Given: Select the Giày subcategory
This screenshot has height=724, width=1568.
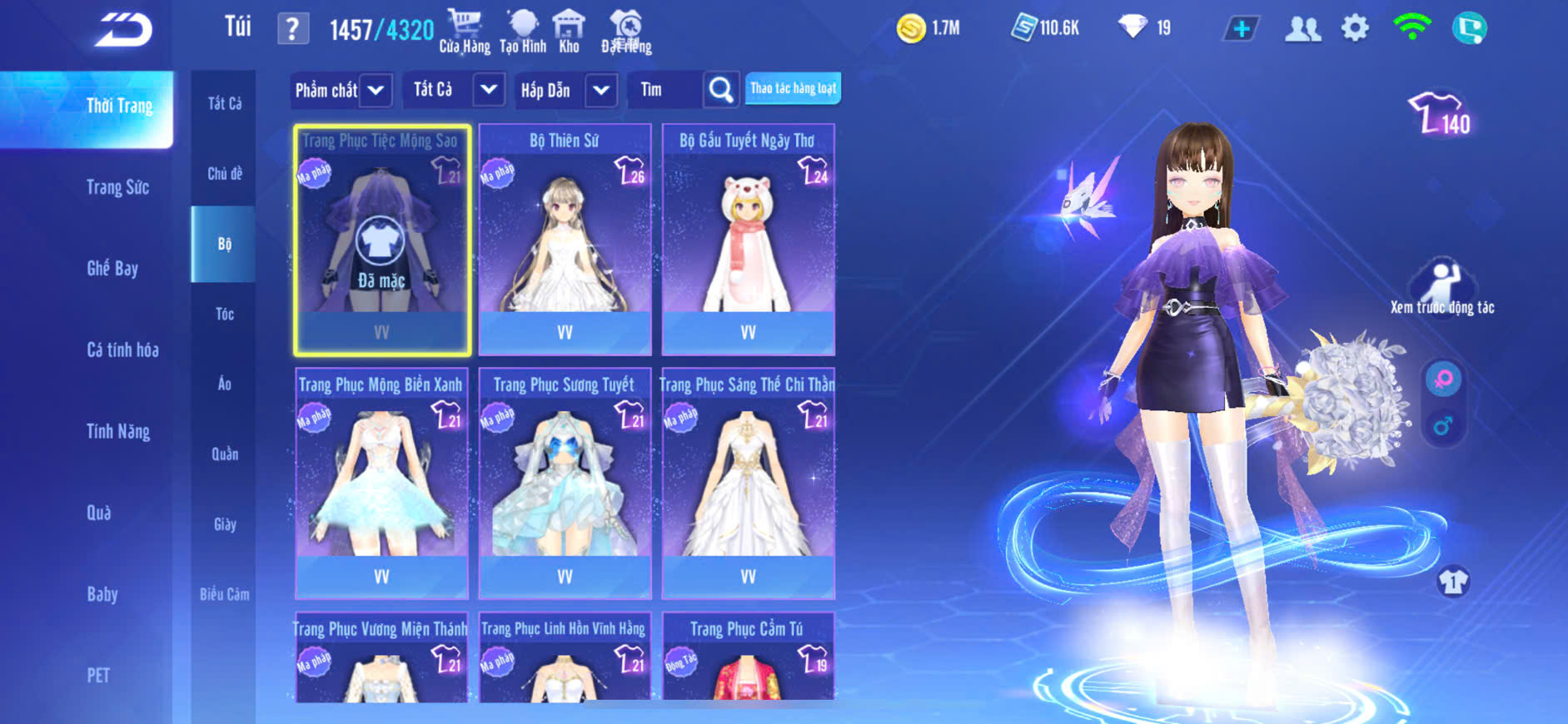Looking at the screenshot, I should tap(225, 524).
